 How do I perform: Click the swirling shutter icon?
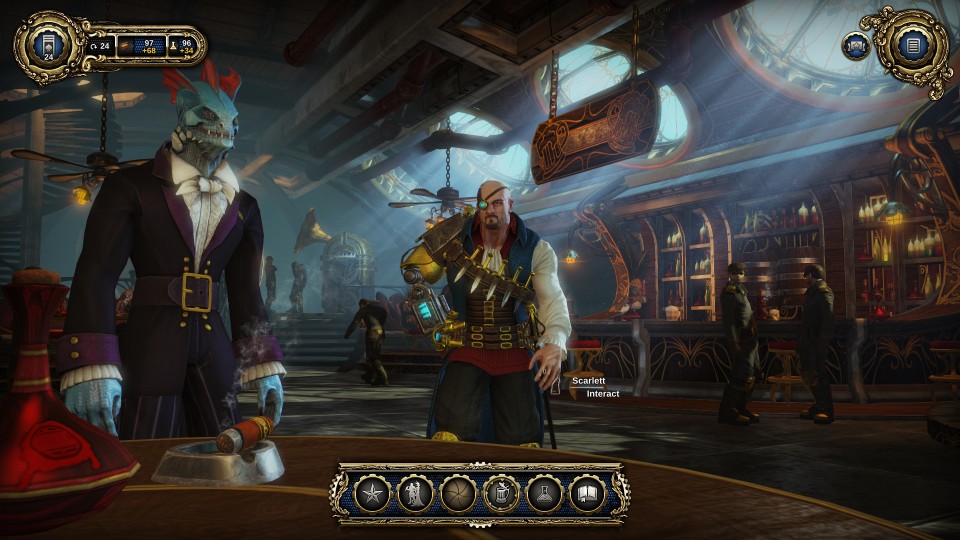(458, 493)
